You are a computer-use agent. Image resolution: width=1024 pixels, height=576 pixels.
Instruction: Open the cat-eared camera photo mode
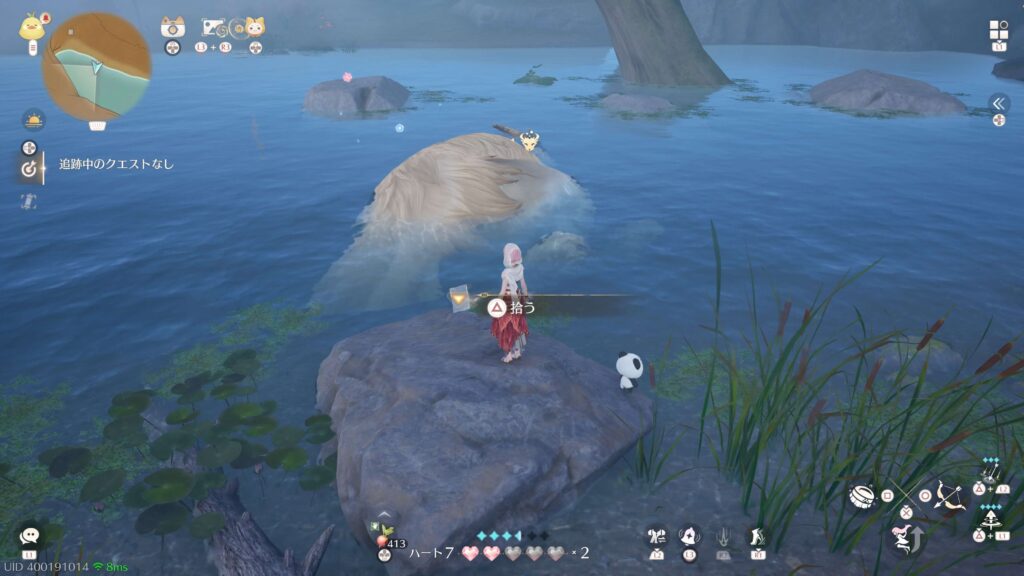click(172, 28)
